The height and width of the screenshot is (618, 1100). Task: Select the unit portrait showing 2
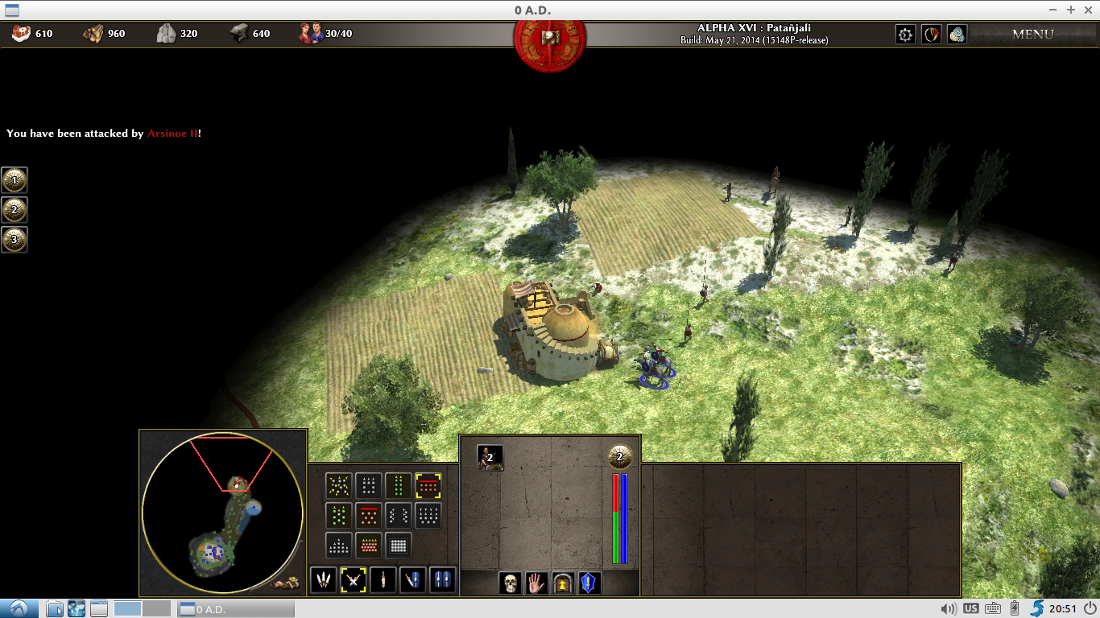[490, 457]
